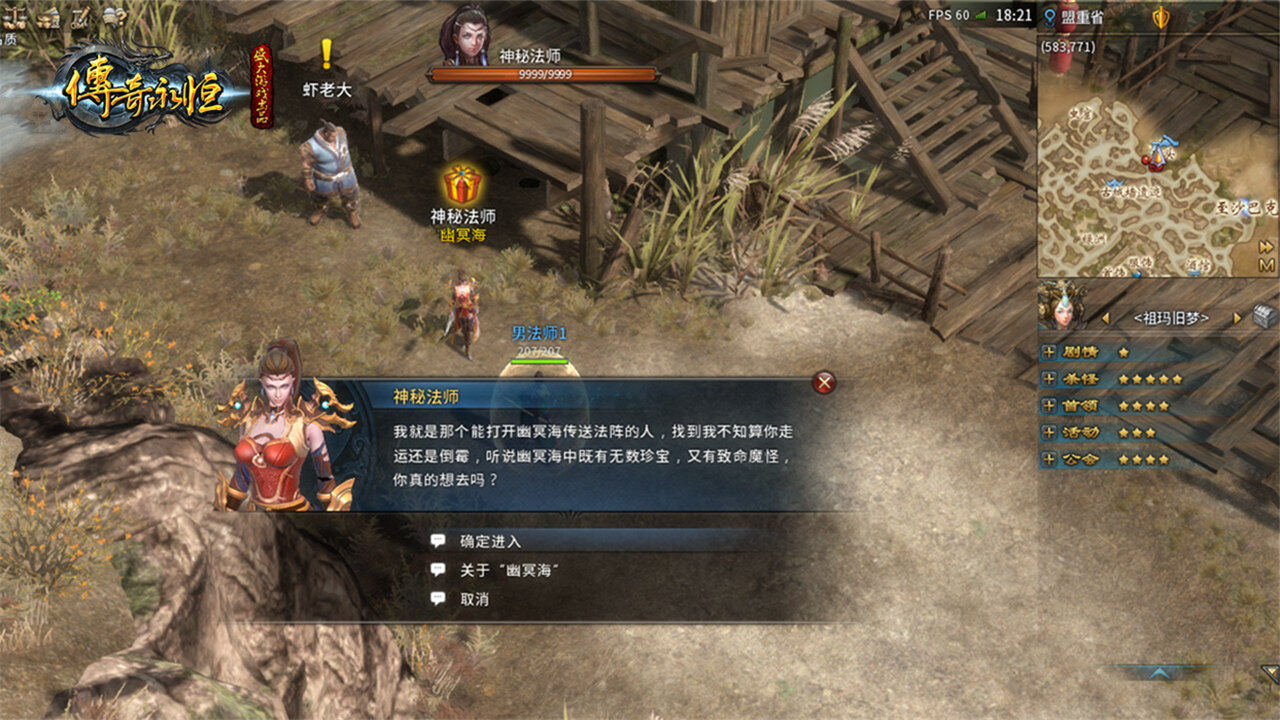Open the treasure chest icon beside 祖玛旧梦
The width and height of the screenshot is (1280, 720).
pos(1265,318)
